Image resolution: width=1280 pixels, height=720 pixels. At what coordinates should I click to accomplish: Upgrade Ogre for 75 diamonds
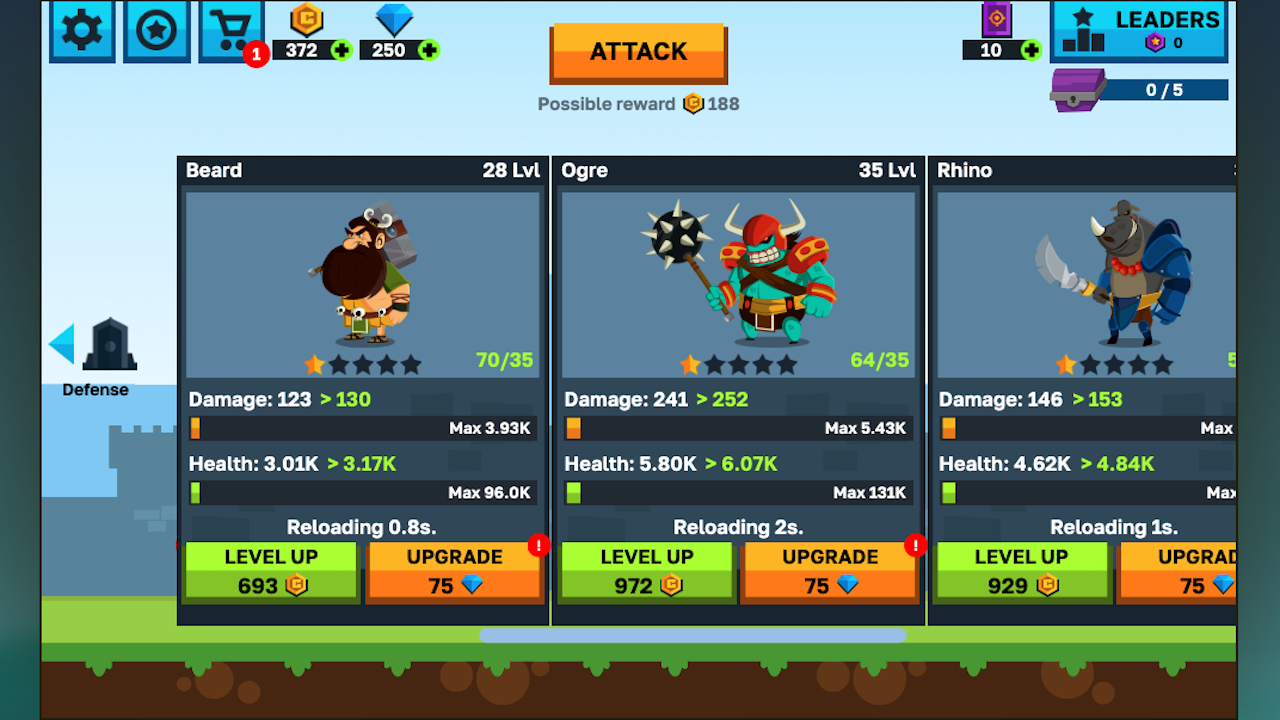pyautogui.click(x=828, y=570)
